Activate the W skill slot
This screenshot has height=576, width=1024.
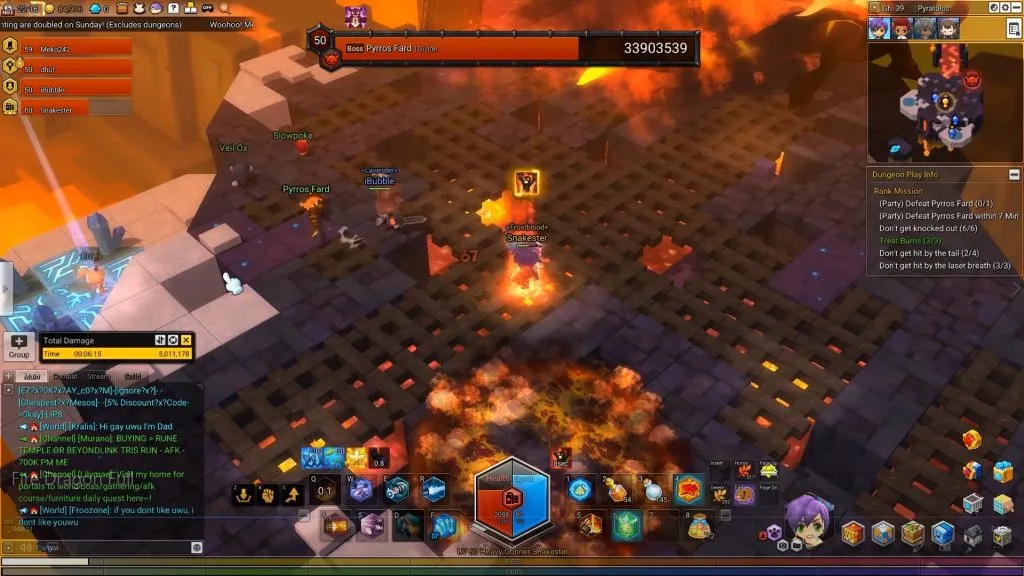360,489
